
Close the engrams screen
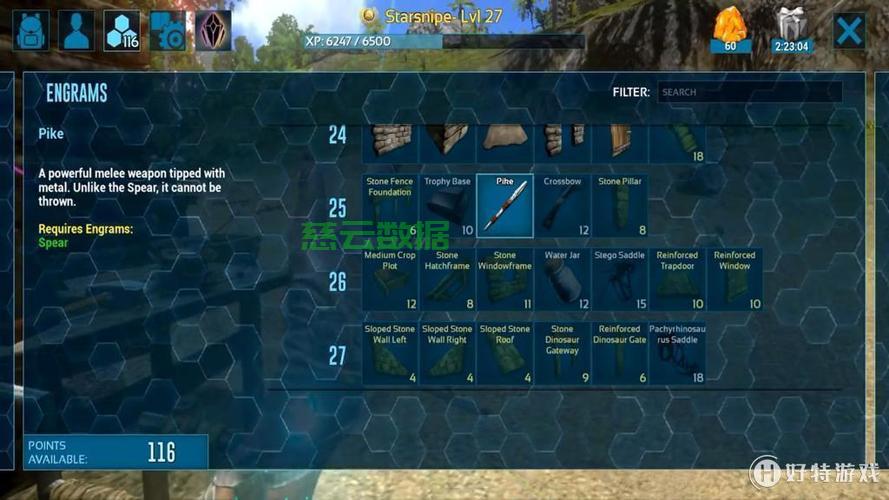pyautogui.click(x=849, y=31)
